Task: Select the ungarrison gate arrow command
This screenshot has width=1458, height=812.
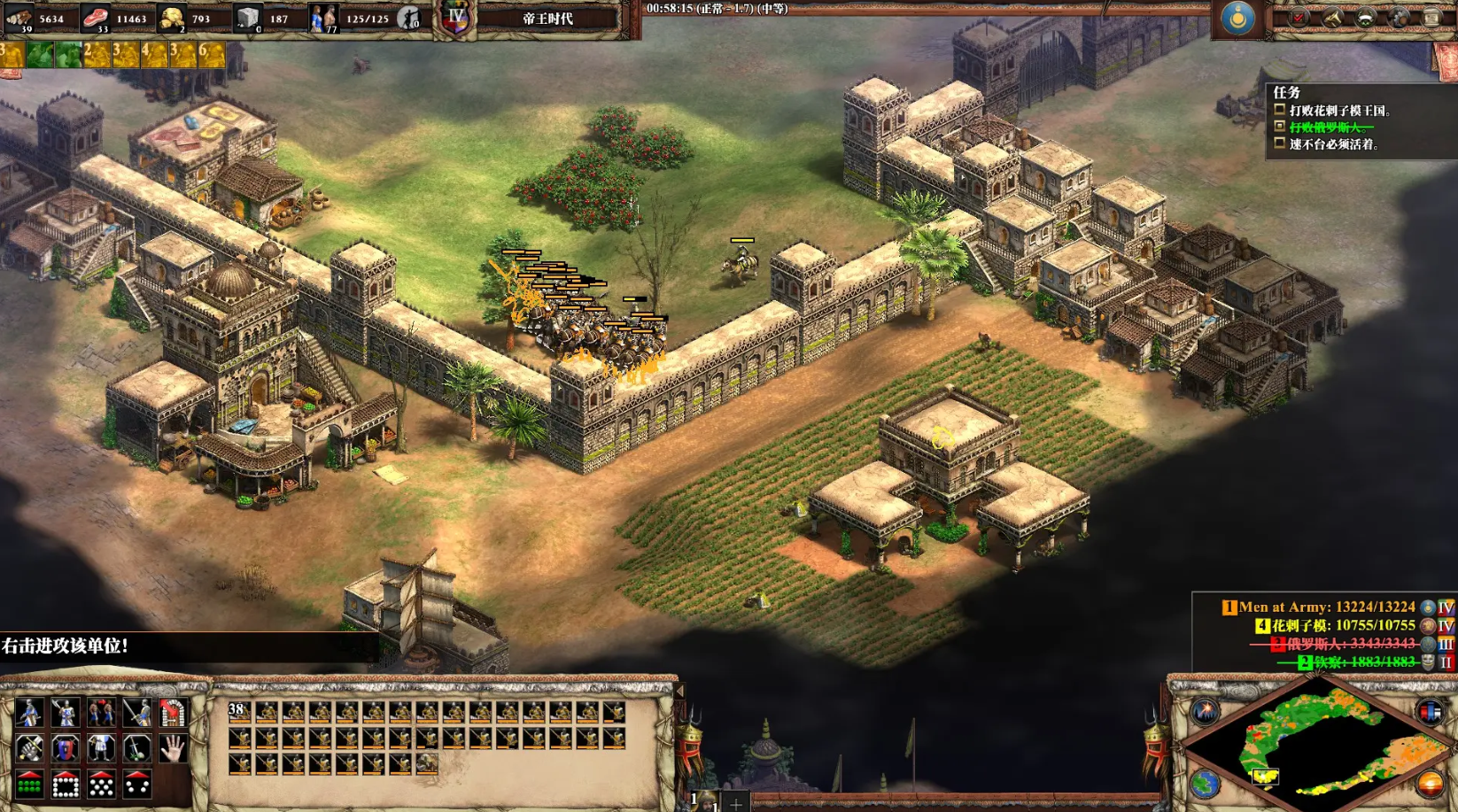Action: (173, 713)
